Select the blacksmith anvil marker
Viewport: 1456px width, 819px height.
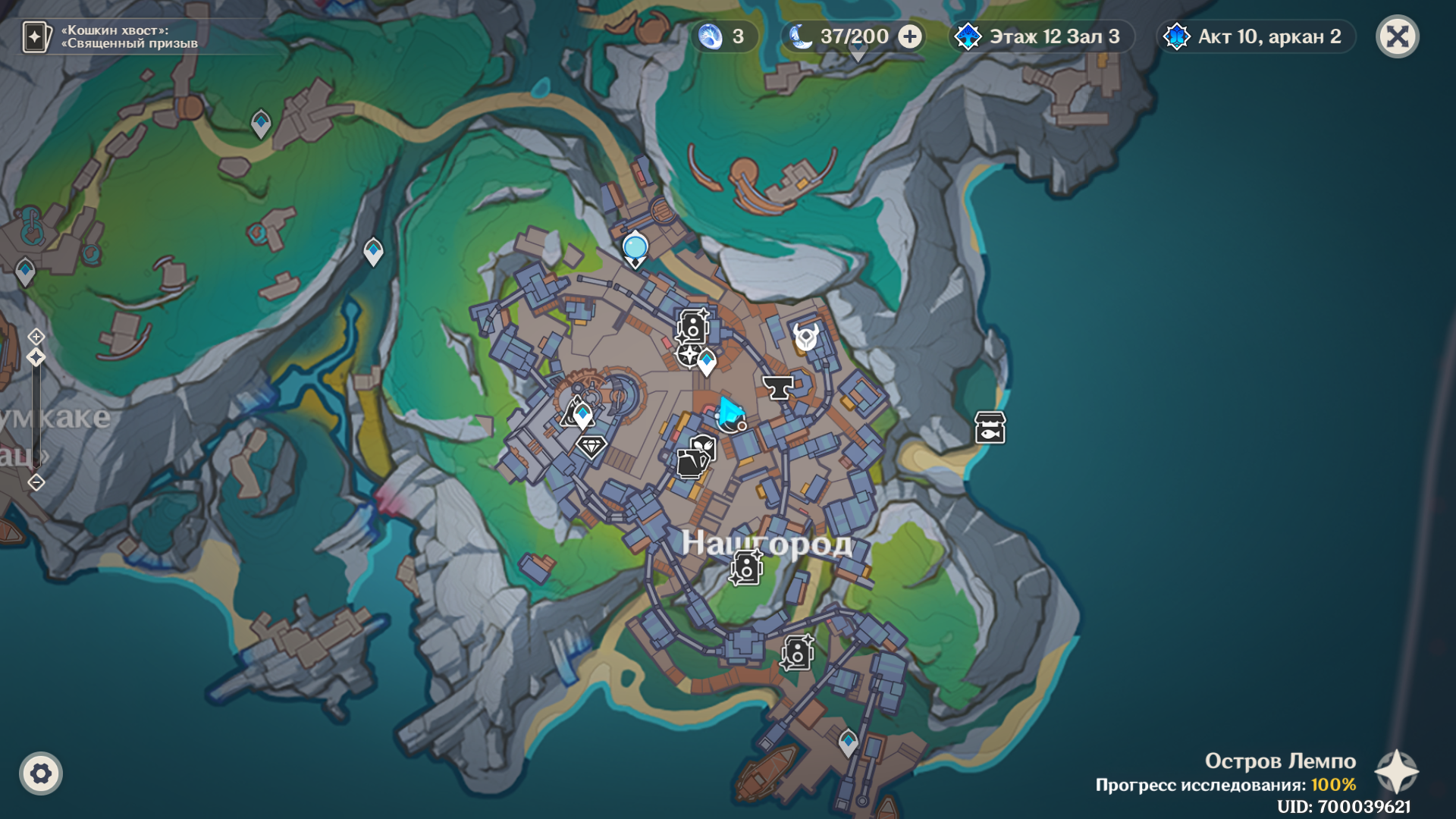(x=777, y=387)
